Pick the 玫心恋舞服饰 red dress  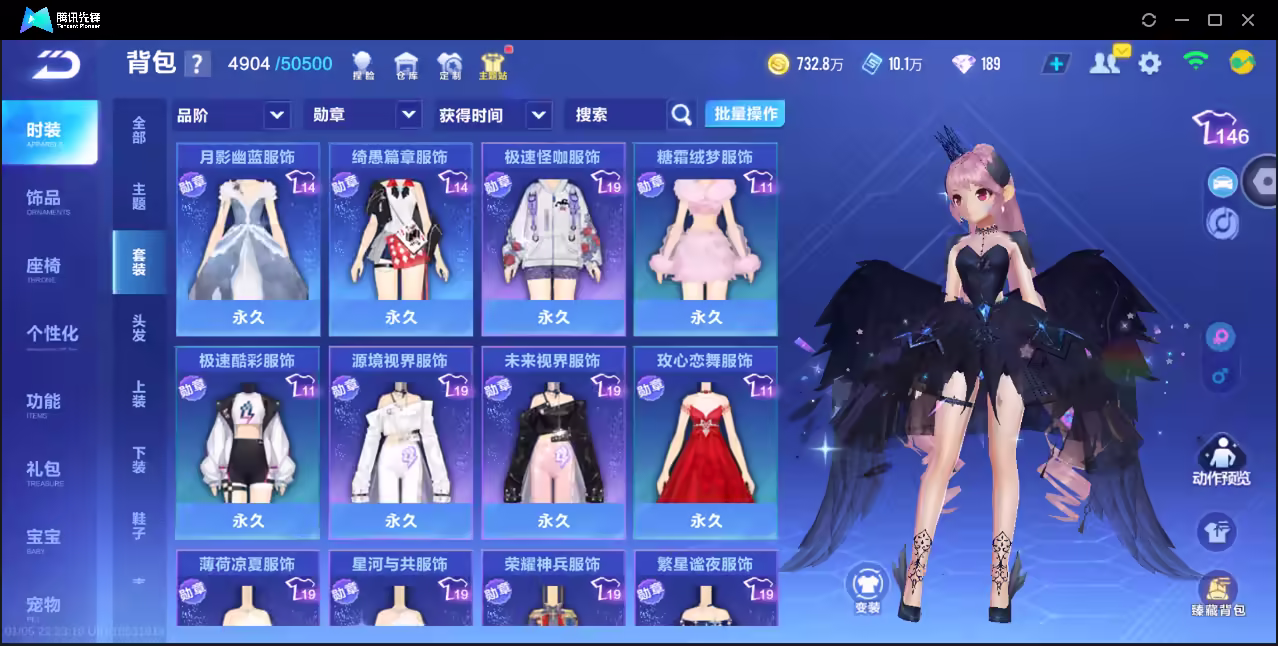[706, 442]
